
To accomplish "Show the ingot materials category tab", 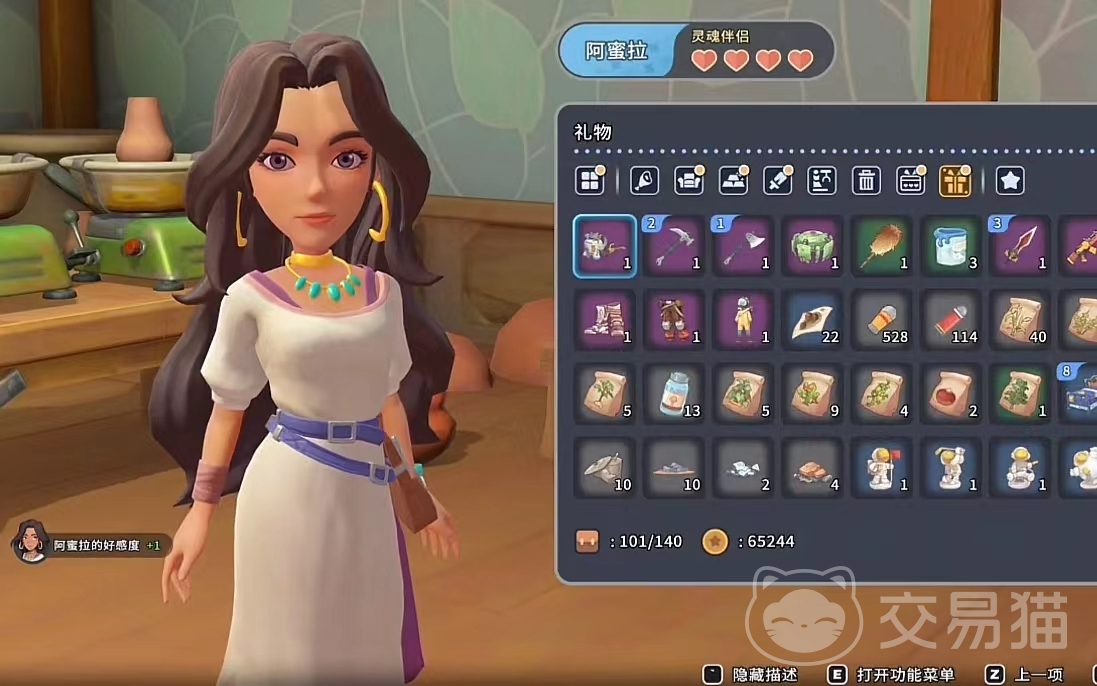I will (x=733, y=181).
